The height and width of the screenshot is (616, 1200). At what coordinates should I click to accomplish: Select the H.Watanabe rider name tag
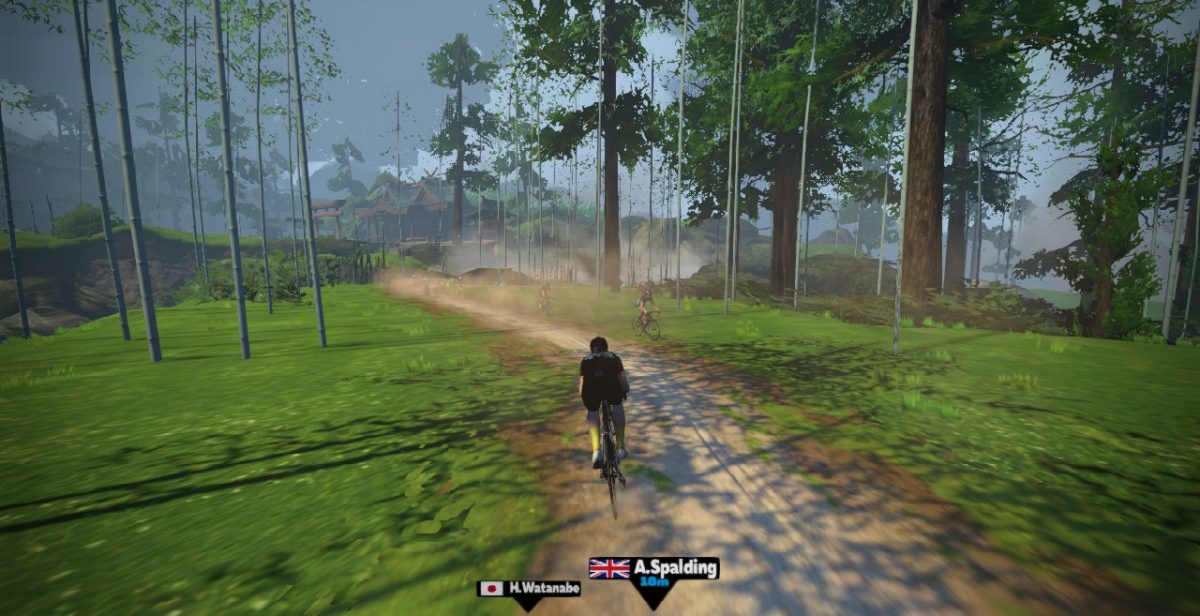529,589
